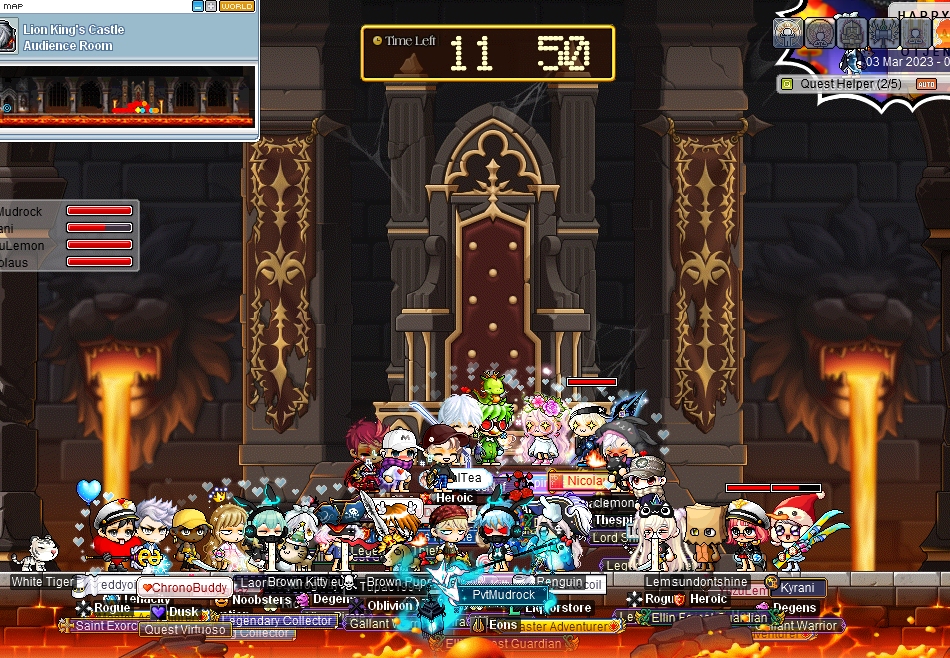Select the armored helmet buff icon

(851, 33)
